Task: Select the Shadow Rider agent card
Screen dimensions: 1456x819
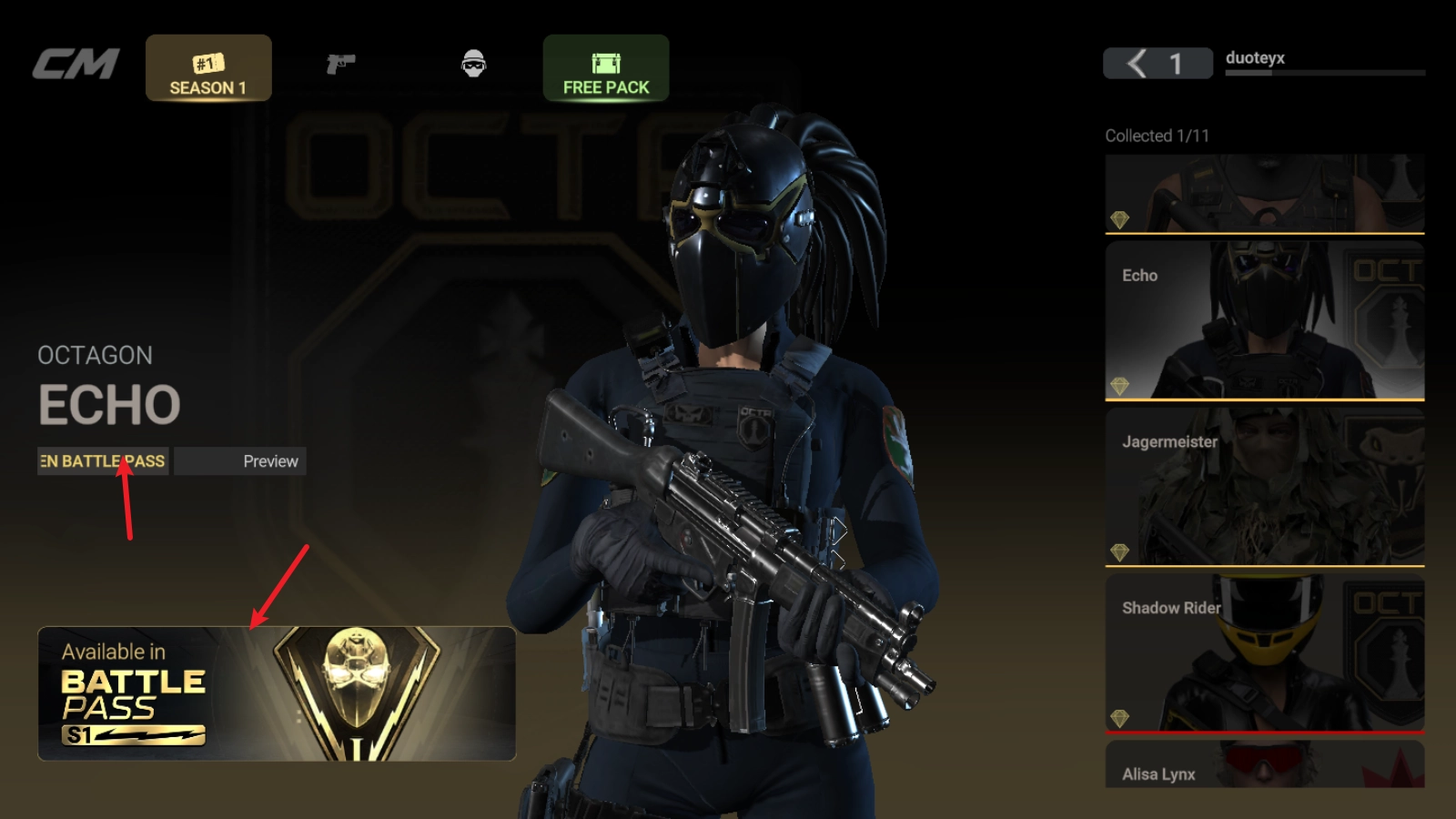Action: pos(1264,652)
